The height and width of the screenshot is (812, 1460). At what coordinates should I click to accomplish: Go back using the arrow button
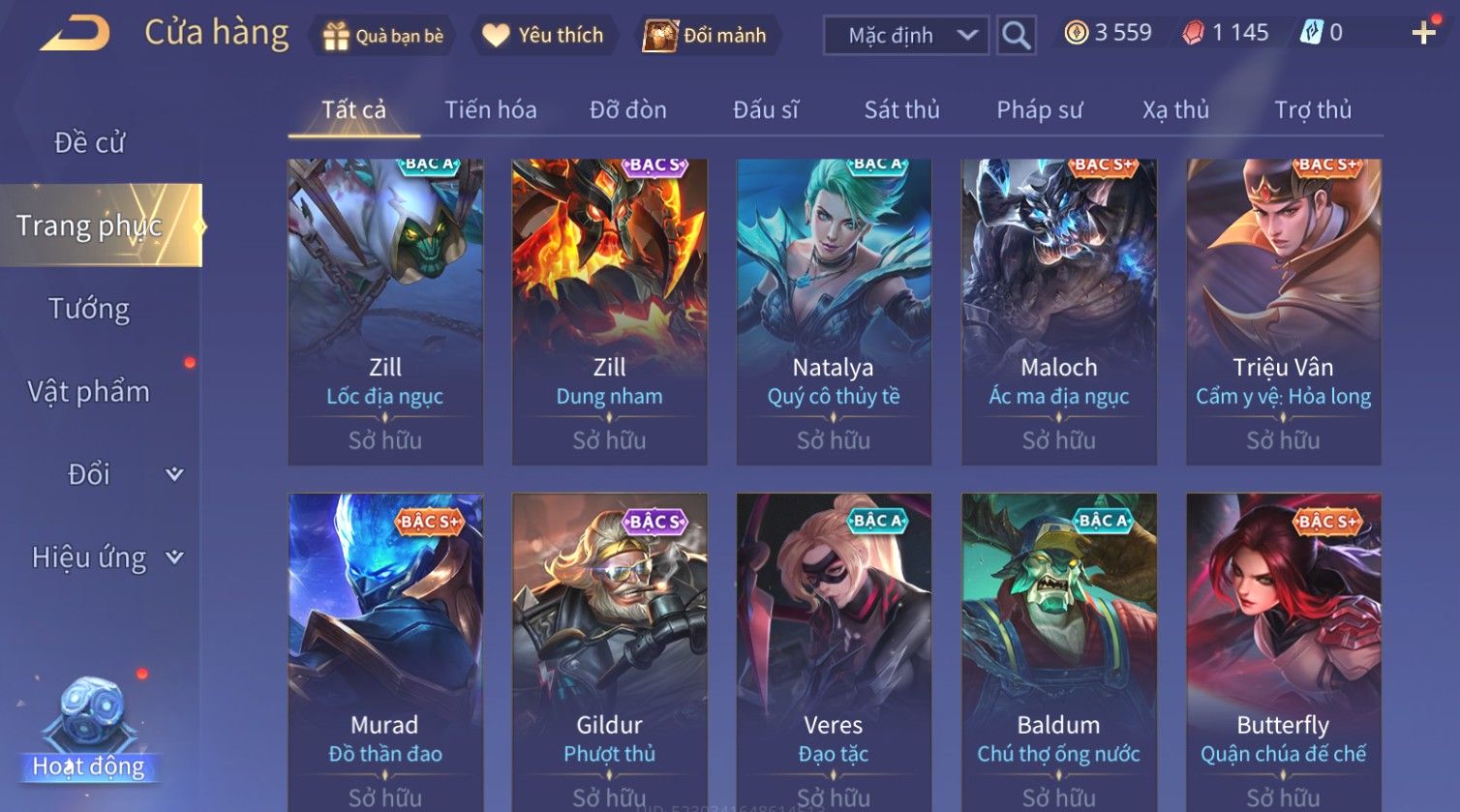pyautogui.click(x=75, y=35)
